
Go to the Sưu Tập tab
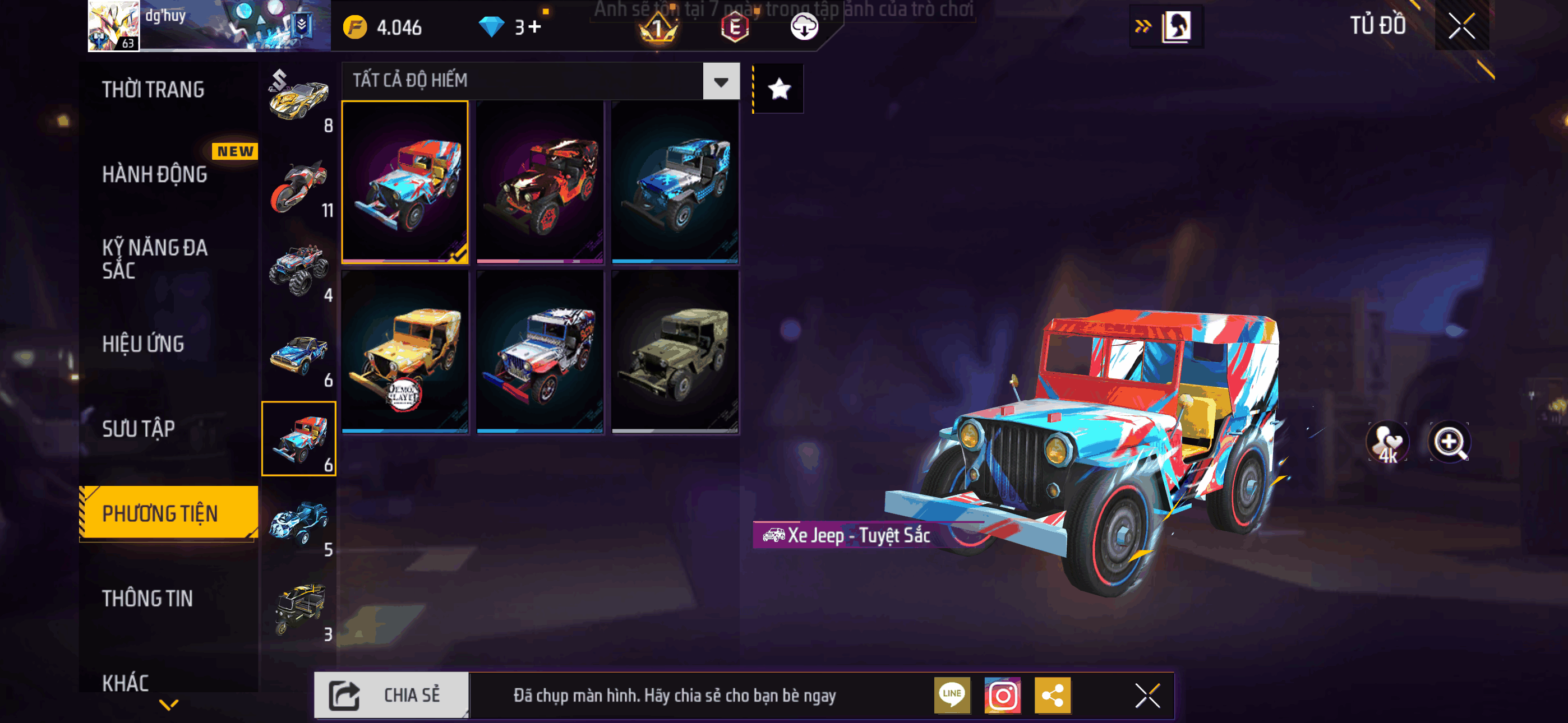pos(139,429)
